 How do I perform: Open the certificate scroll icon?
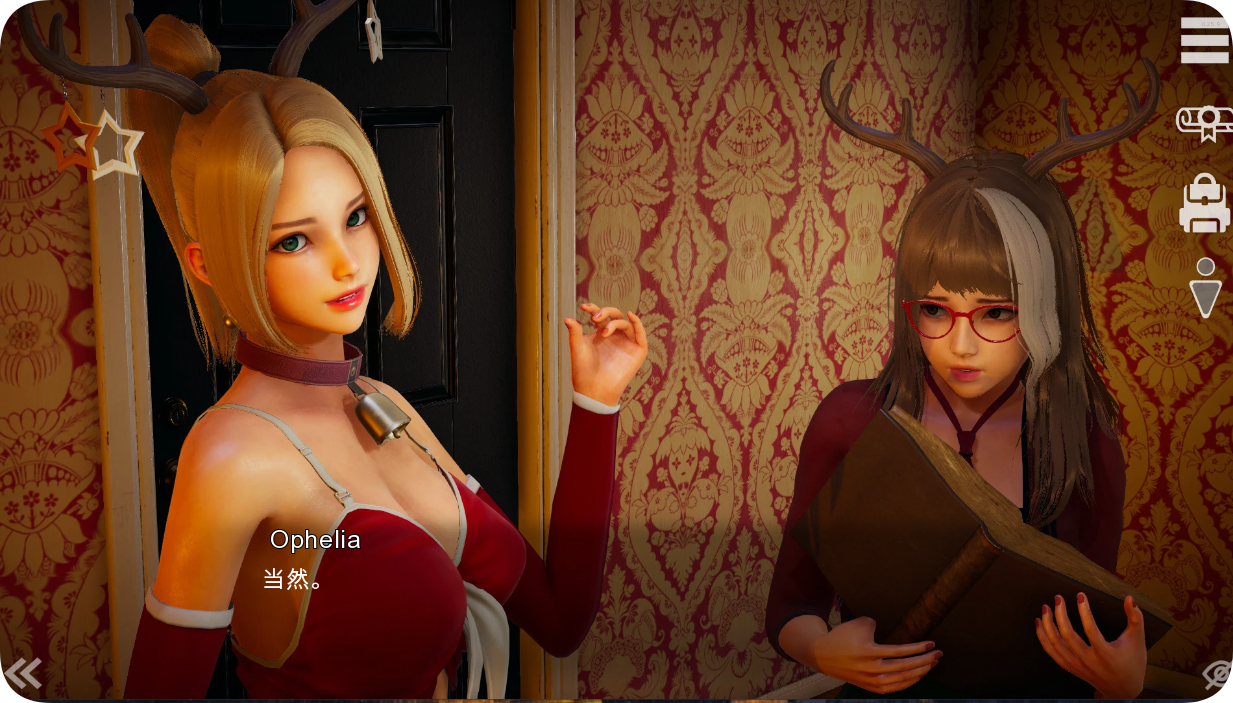[x=1204, y=123]
